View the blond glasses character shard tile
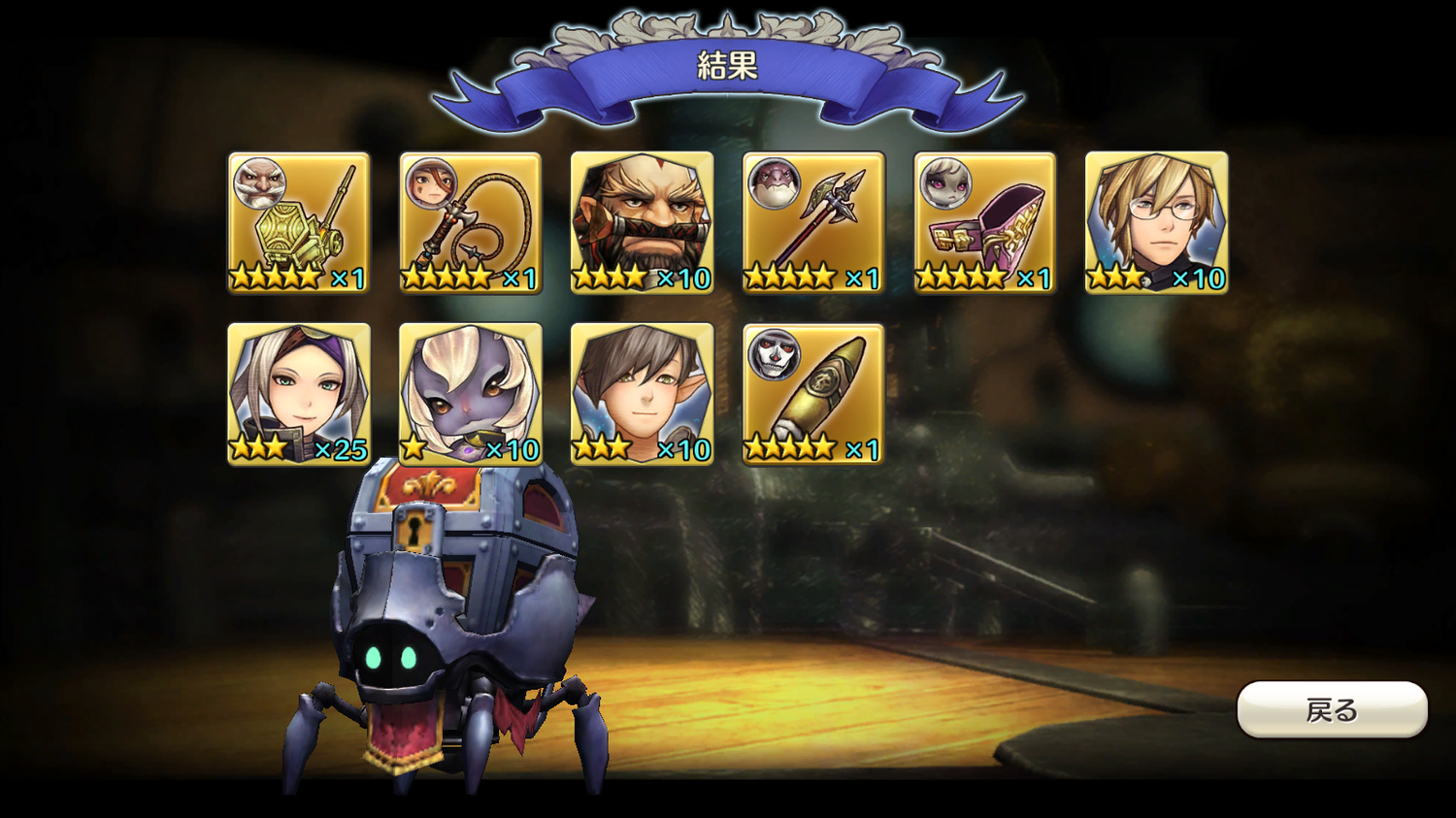This screenshot has width=1456, height=818. [x=1156, y=222]
